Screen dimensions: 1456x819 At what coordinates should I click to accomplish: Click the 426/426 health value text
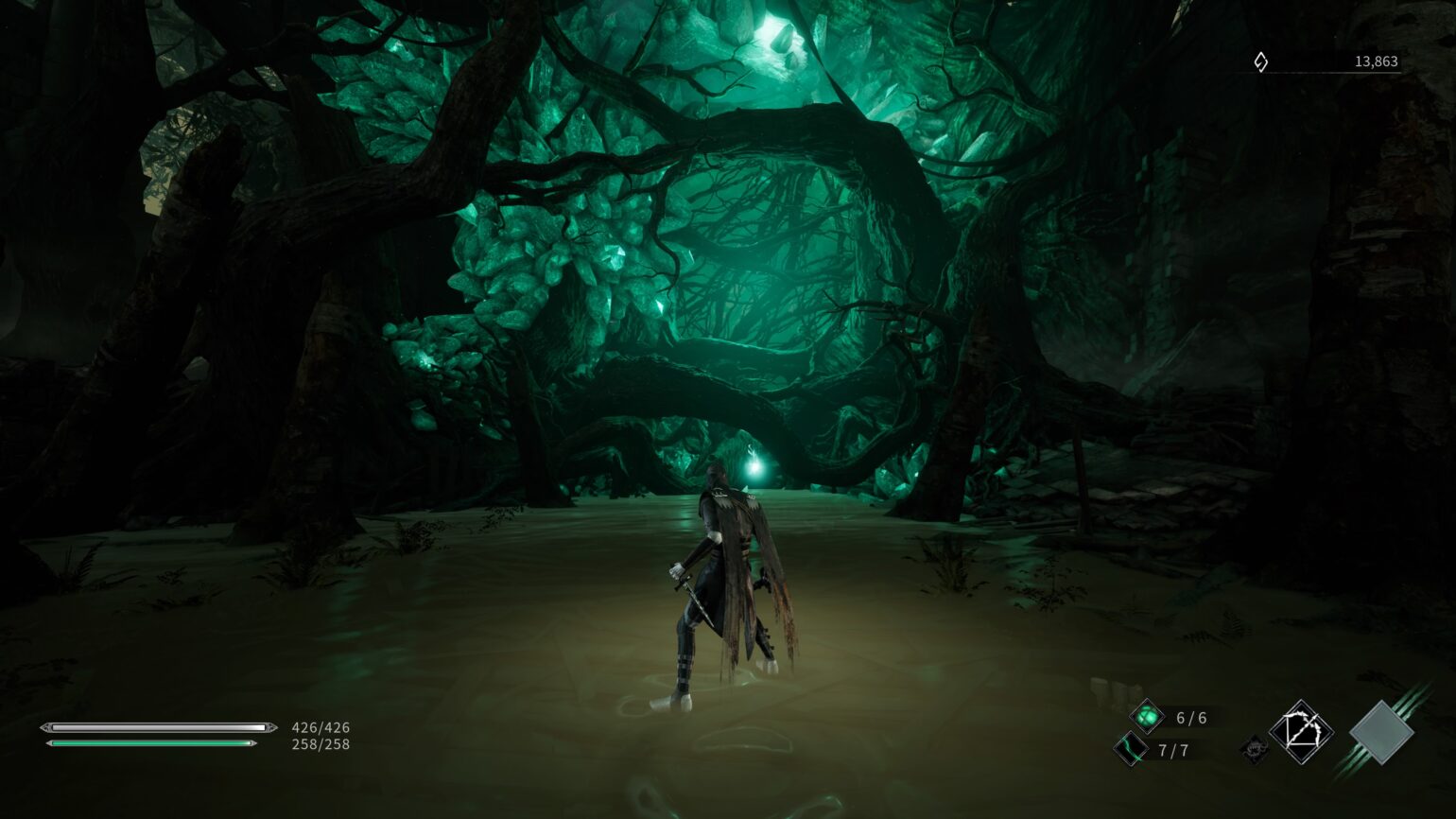pos(319,728)
